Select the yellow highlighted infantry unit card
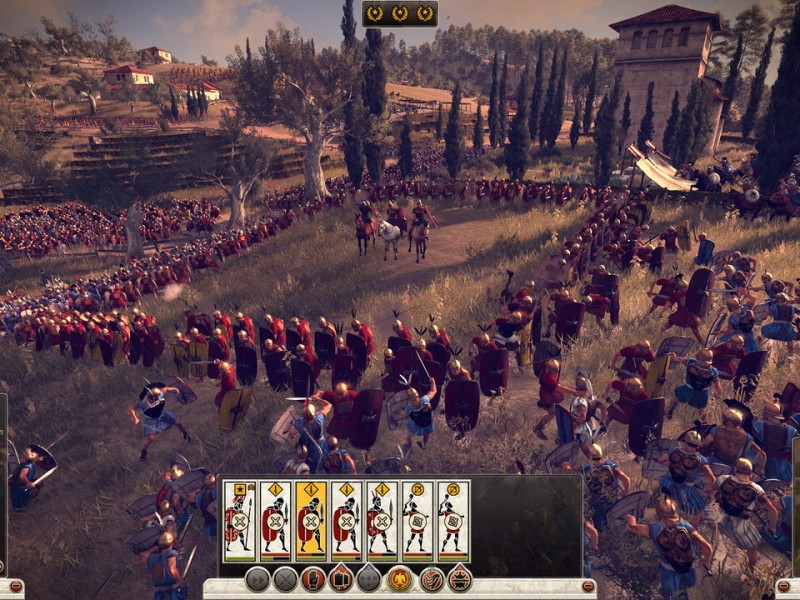 coord(310,520)
